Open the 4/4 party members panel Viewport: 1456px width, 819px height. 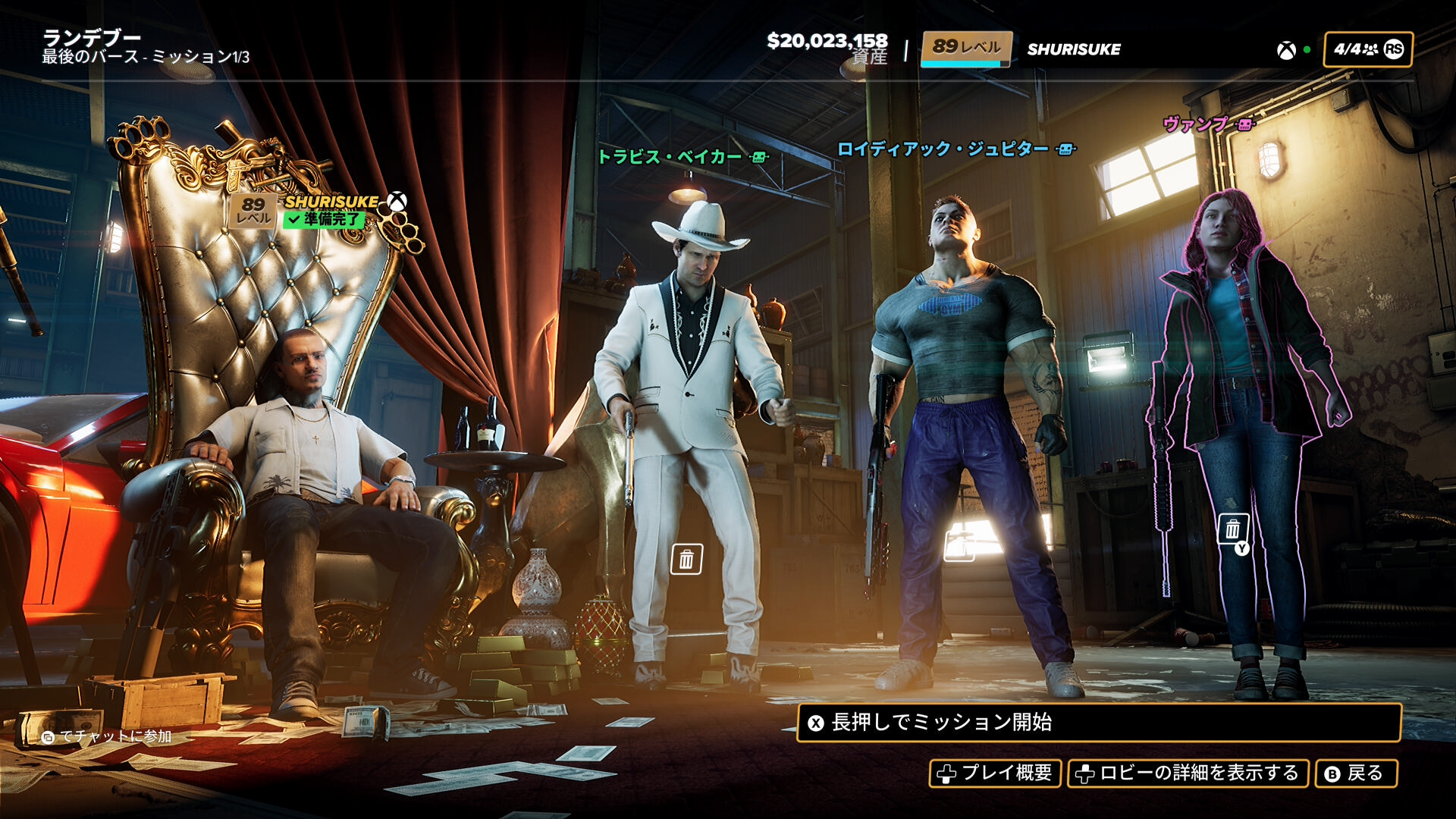1367,49
